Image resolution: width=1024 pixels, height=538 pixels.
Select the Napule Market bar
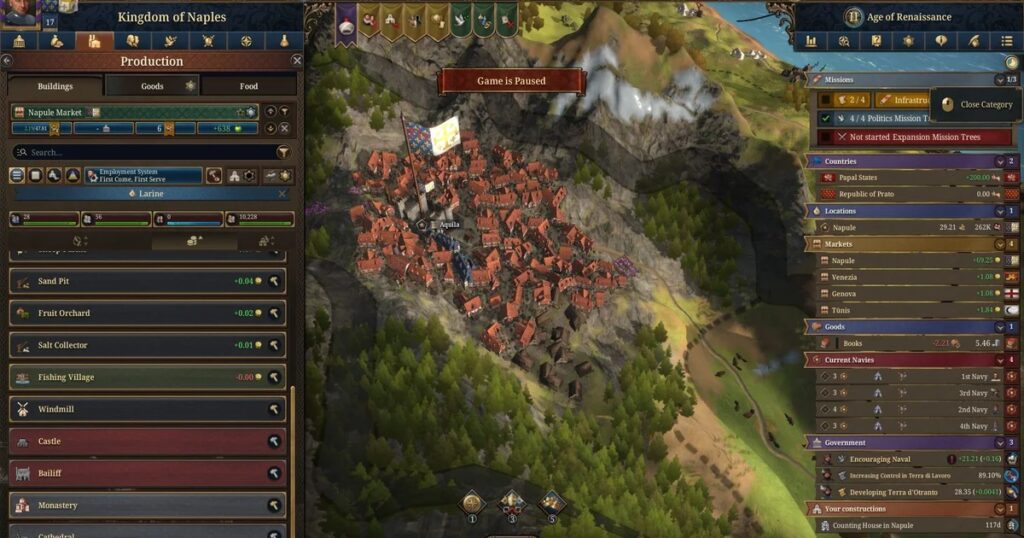[130, 112]
